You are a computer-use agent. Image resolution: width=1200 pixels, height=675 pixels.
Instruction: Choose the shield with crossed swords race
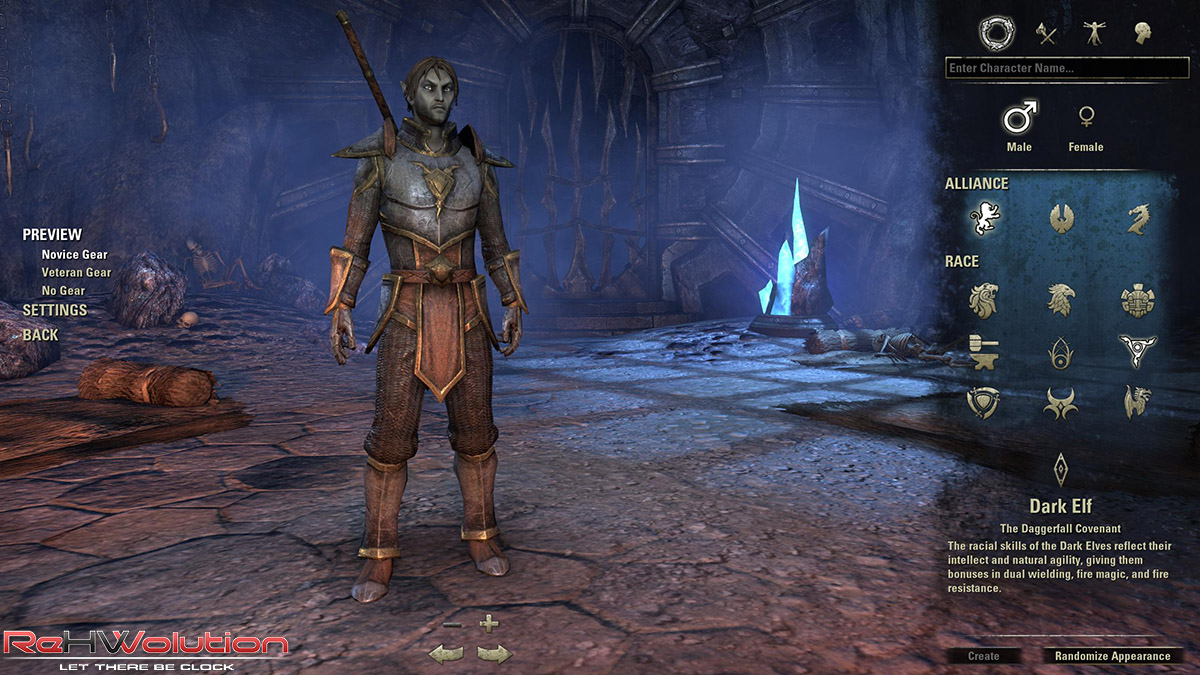[984, 403]
